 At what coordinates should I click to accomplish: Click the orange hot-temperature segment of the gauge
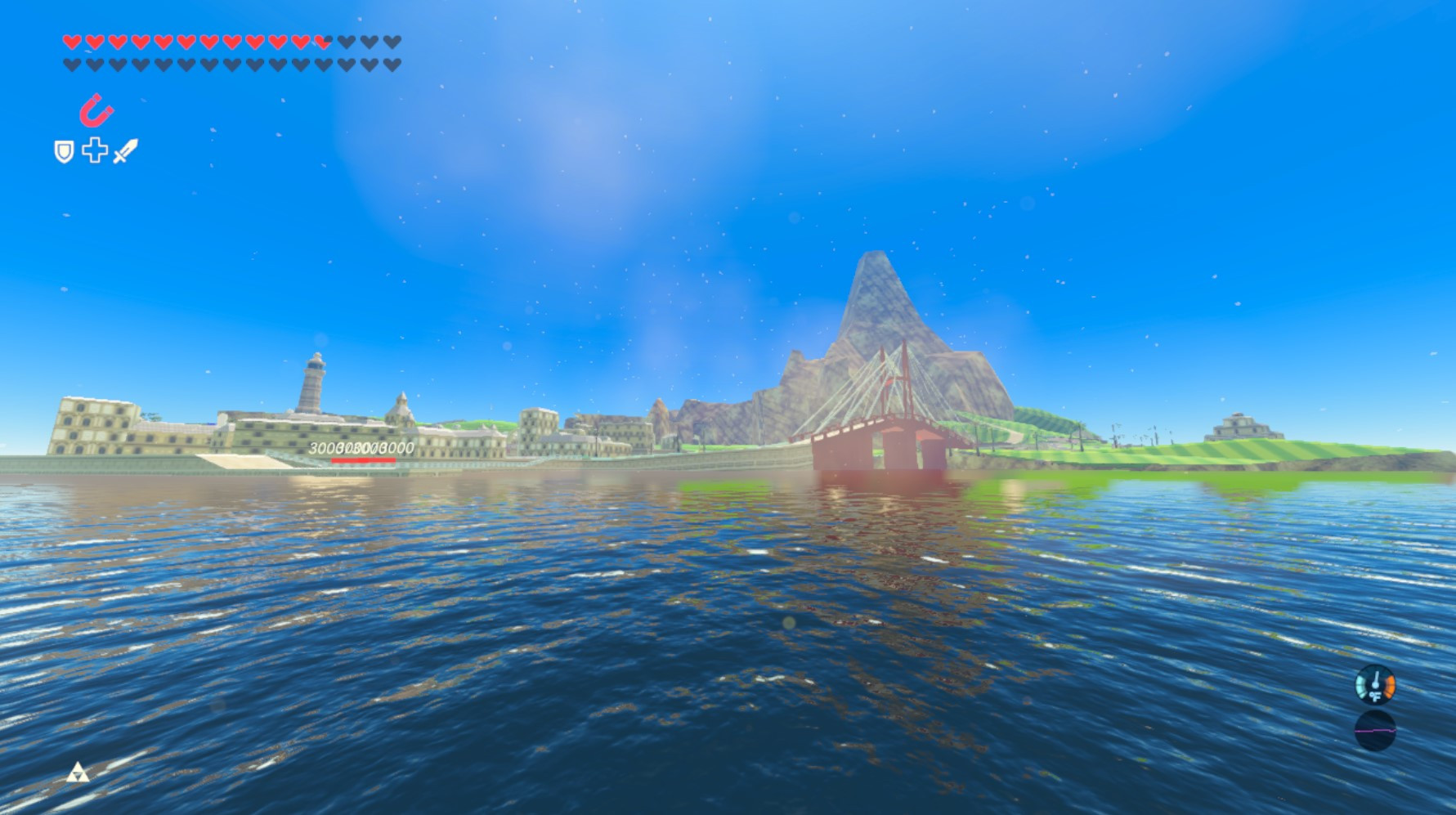point(1390,687)
